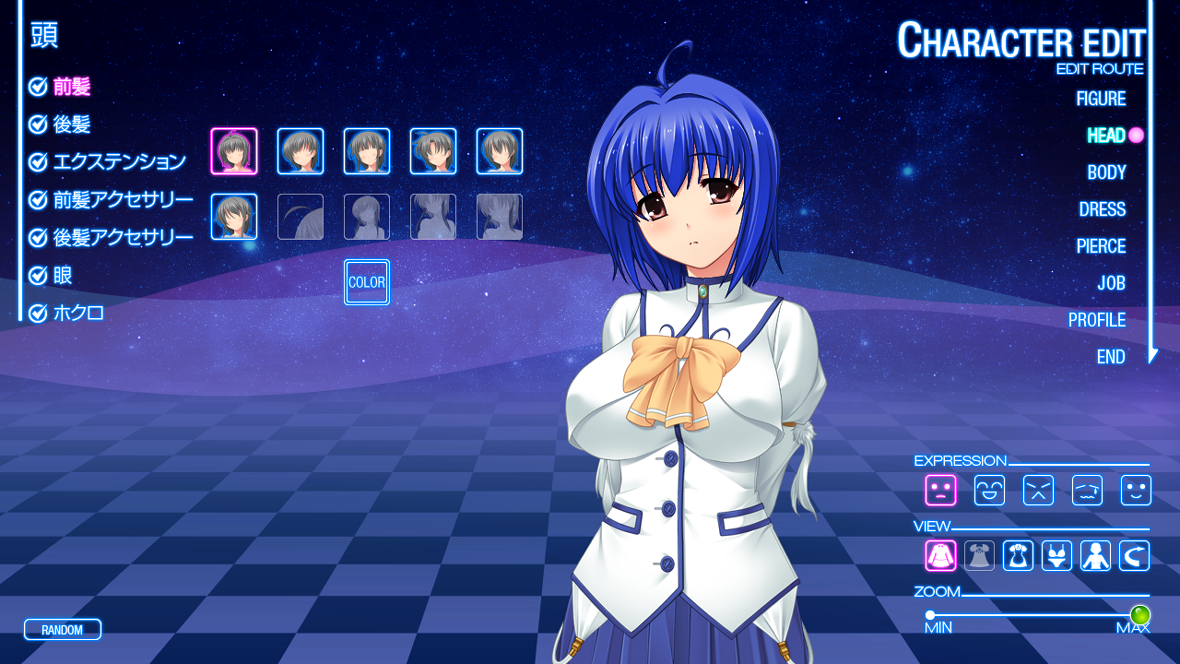Randomize the character with RANDOM button
Image resolution: width=1180 pixels, height=664 pixels.
[x=62, y=630]
